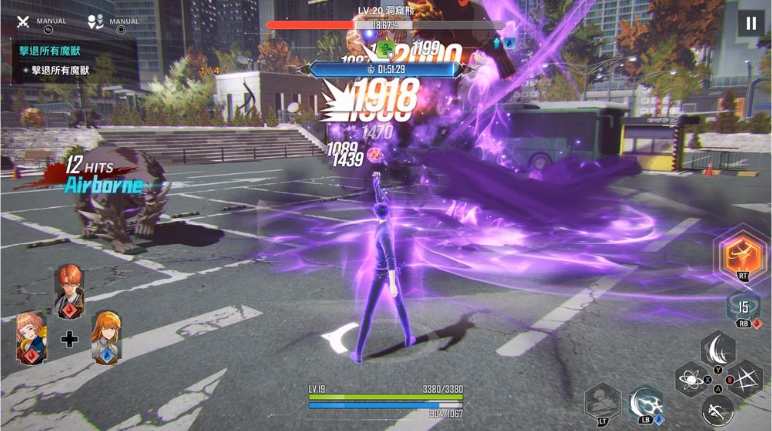Viewport: 772px width, 431px height.
Task: Tap the basic attack sword button
Action: (717, 409)
